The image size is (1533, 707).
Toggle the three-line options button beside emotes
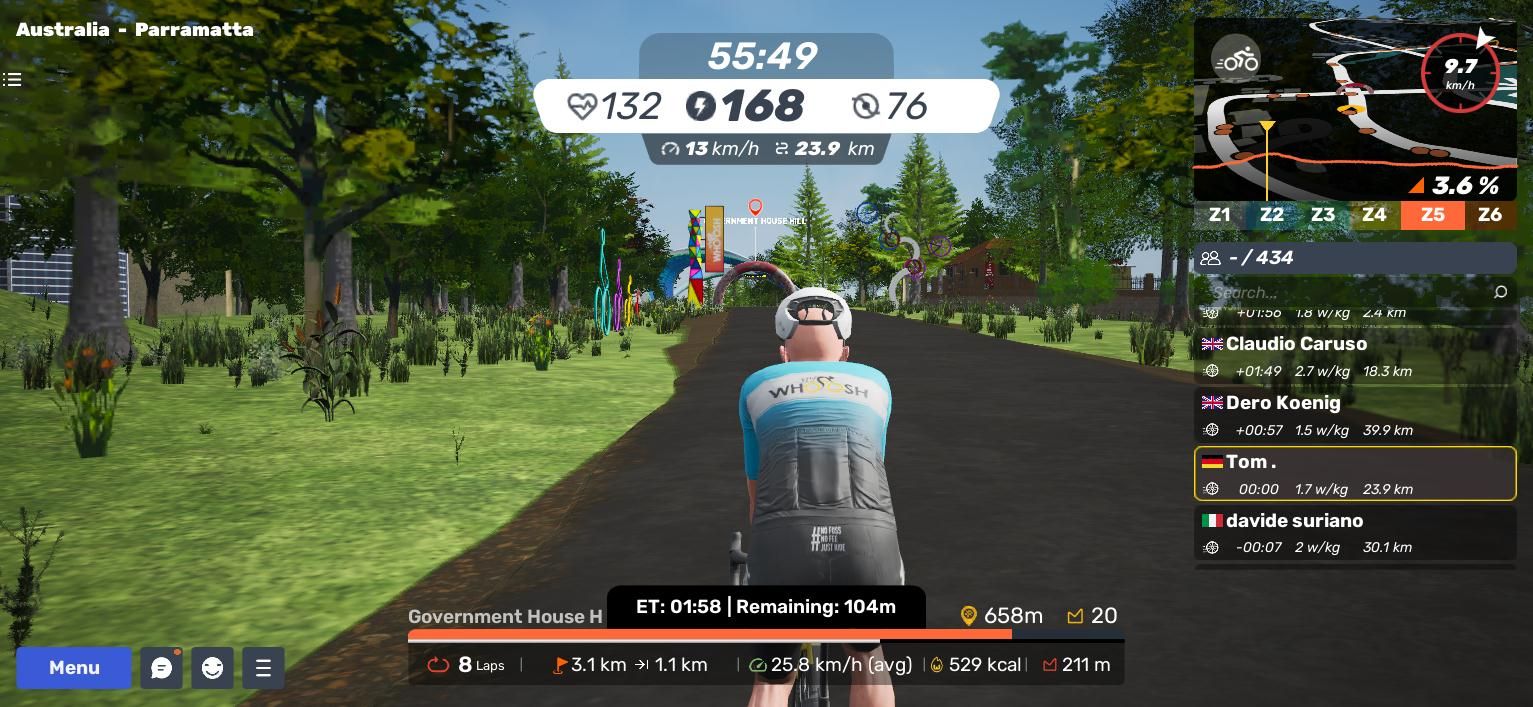coord(263,668)
